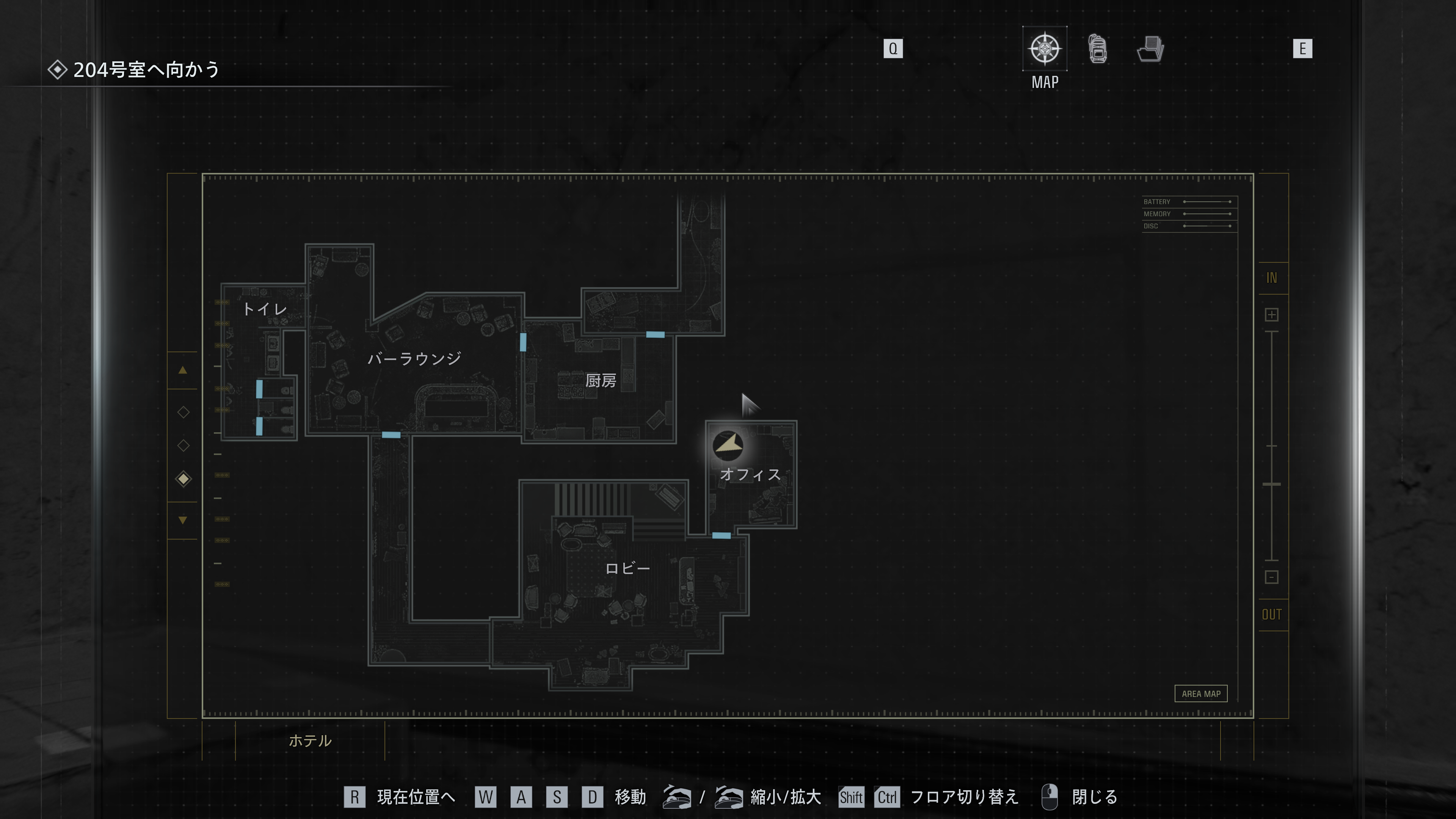Viewport: 1456px width, 819px height.
Task: Select the MAP compass tab
Action: (x=1045, y=49)
